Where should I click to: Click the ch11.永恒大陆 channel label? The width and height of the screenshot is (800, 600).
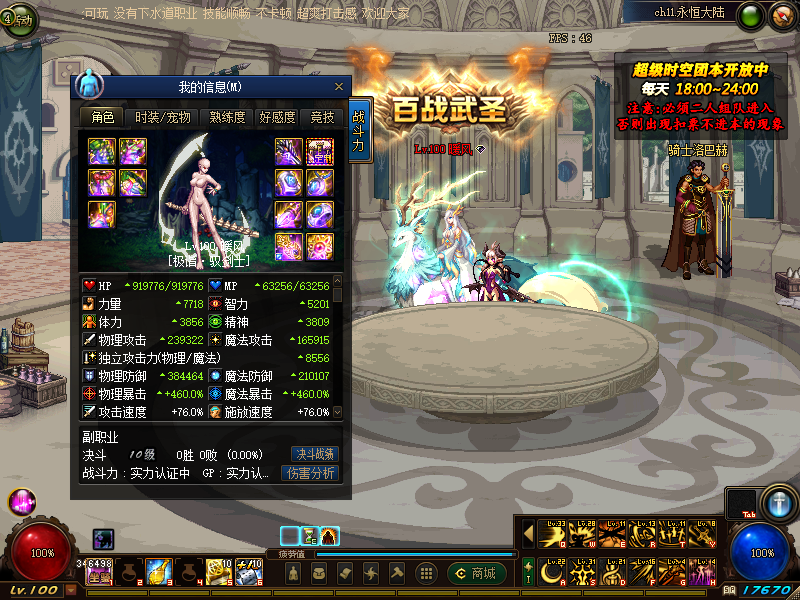click(692, 13)
